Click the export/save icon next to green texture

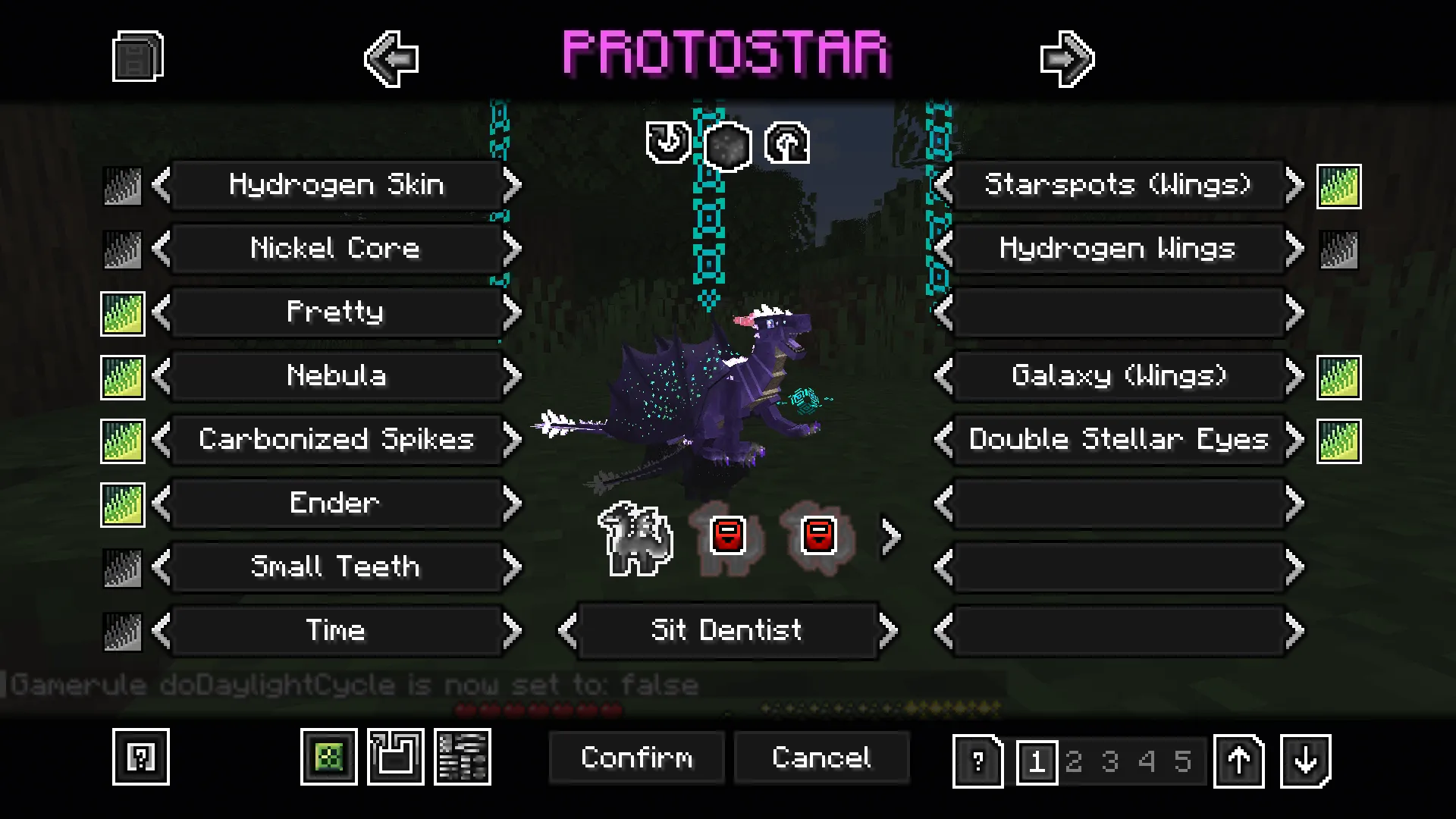tap(394, 757)
